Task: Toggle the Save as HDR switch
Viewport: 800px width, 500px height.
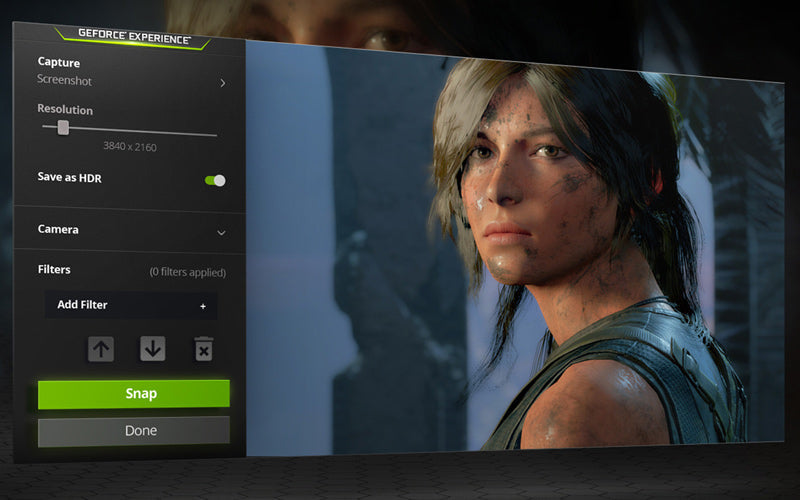Action: (215, 180)
